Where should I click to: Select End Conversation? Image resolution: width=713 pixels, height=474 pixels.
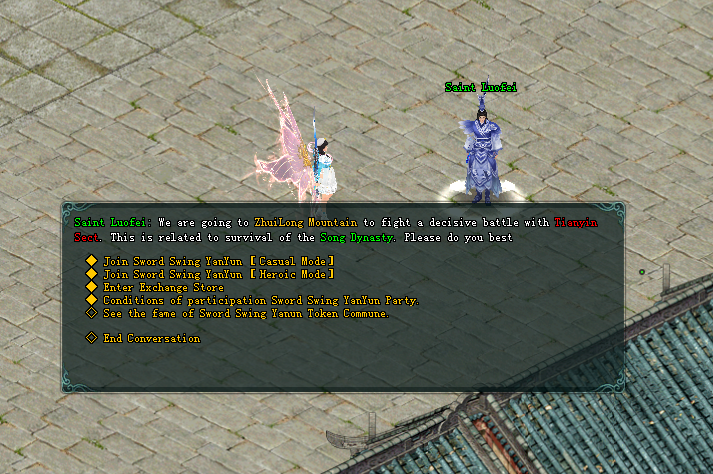click(x=151, y=338)
